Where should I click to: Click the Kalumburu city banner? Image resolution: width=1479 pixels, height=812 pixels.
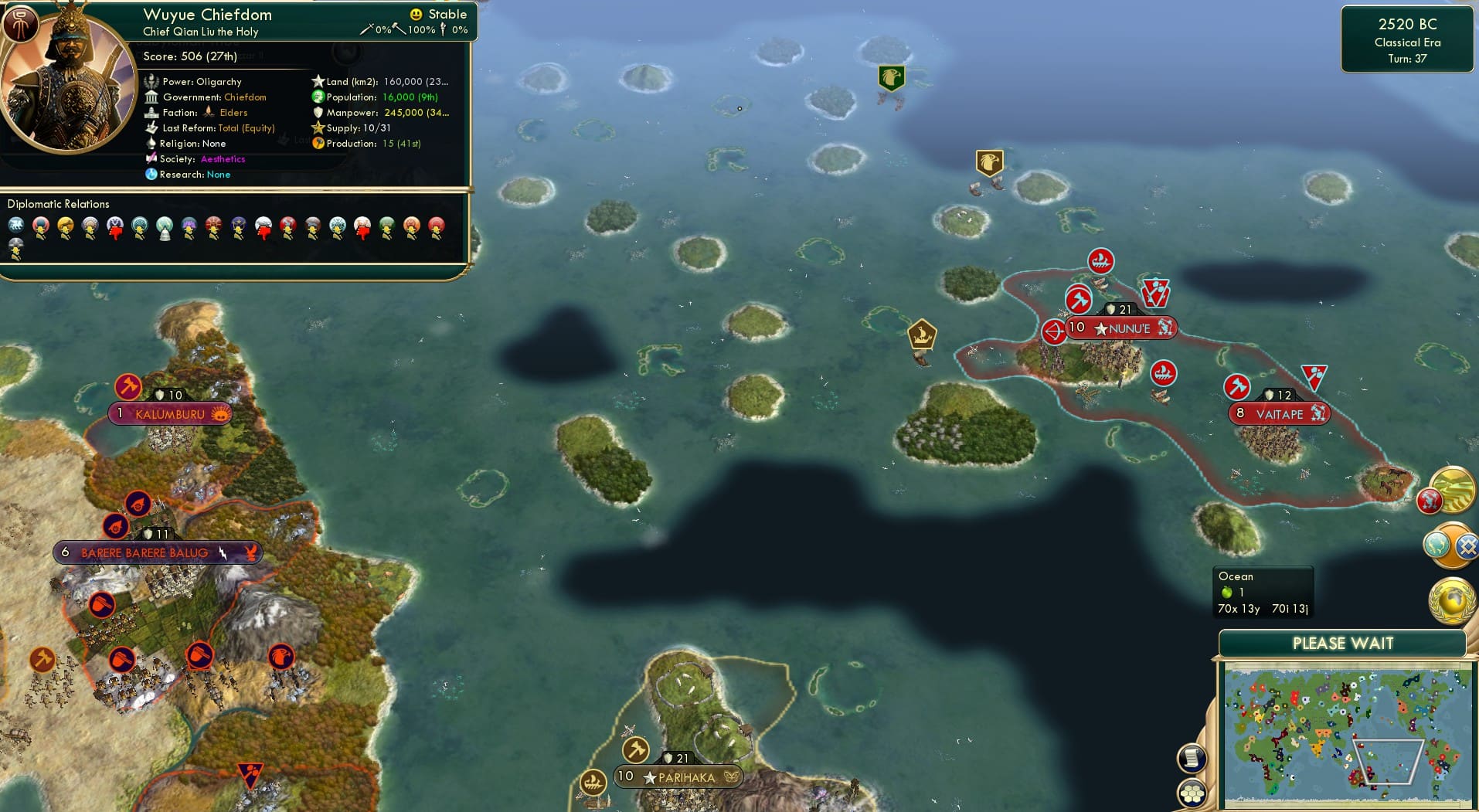coord(170,413)
